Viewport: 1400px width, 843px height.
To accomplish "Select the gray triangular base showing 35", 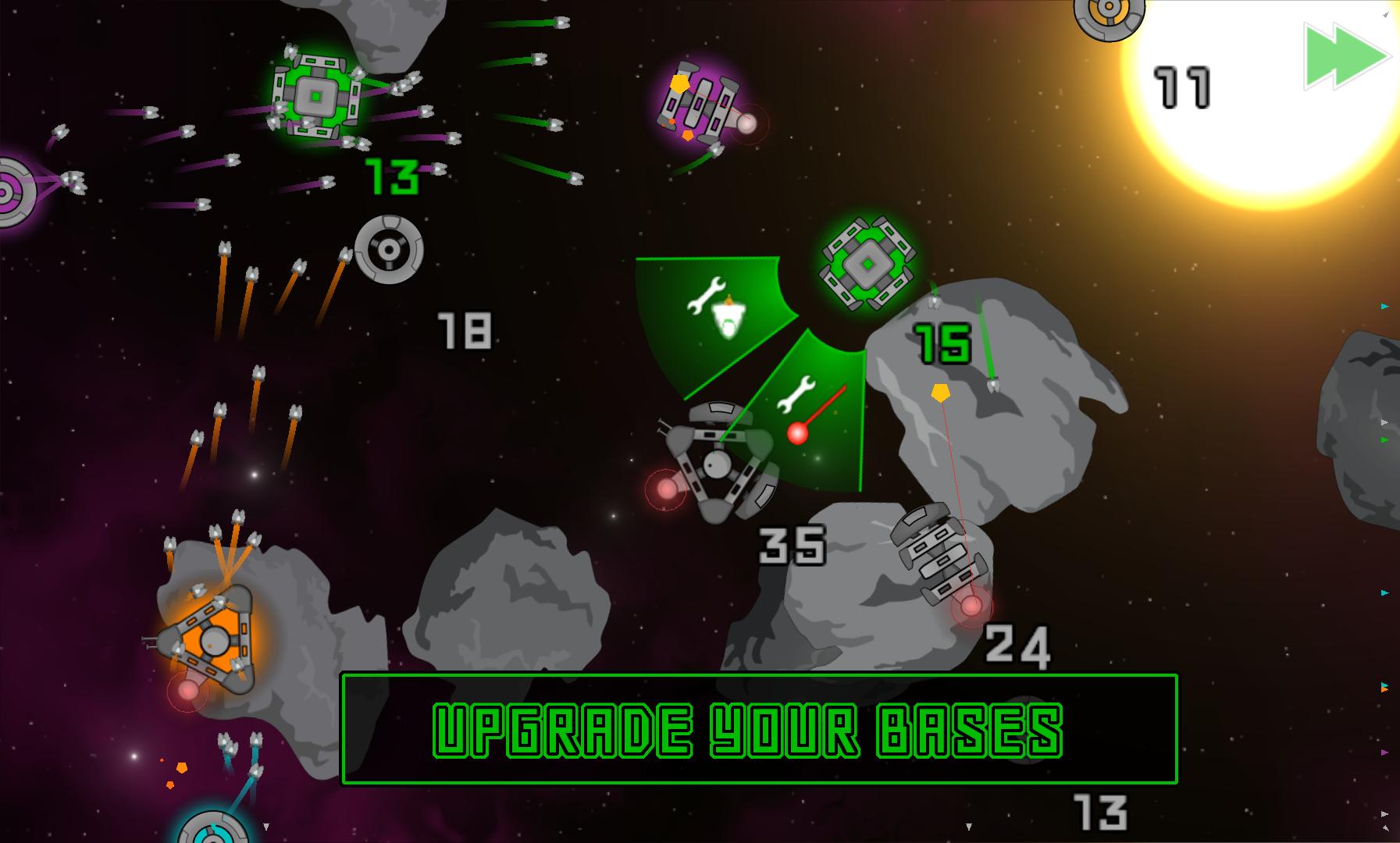I will (716, 464).
